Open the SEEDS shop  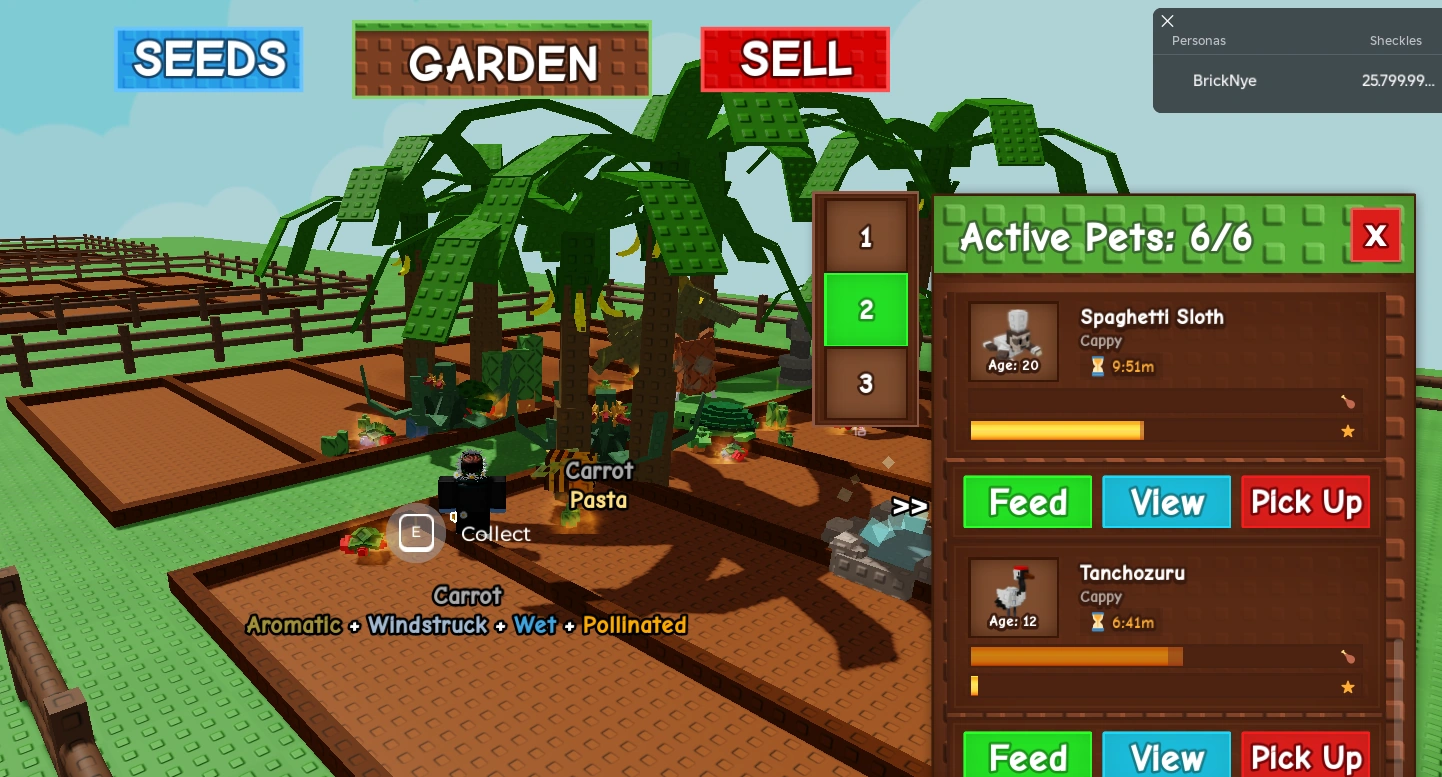pyautogui.click(x=208, y=59)
